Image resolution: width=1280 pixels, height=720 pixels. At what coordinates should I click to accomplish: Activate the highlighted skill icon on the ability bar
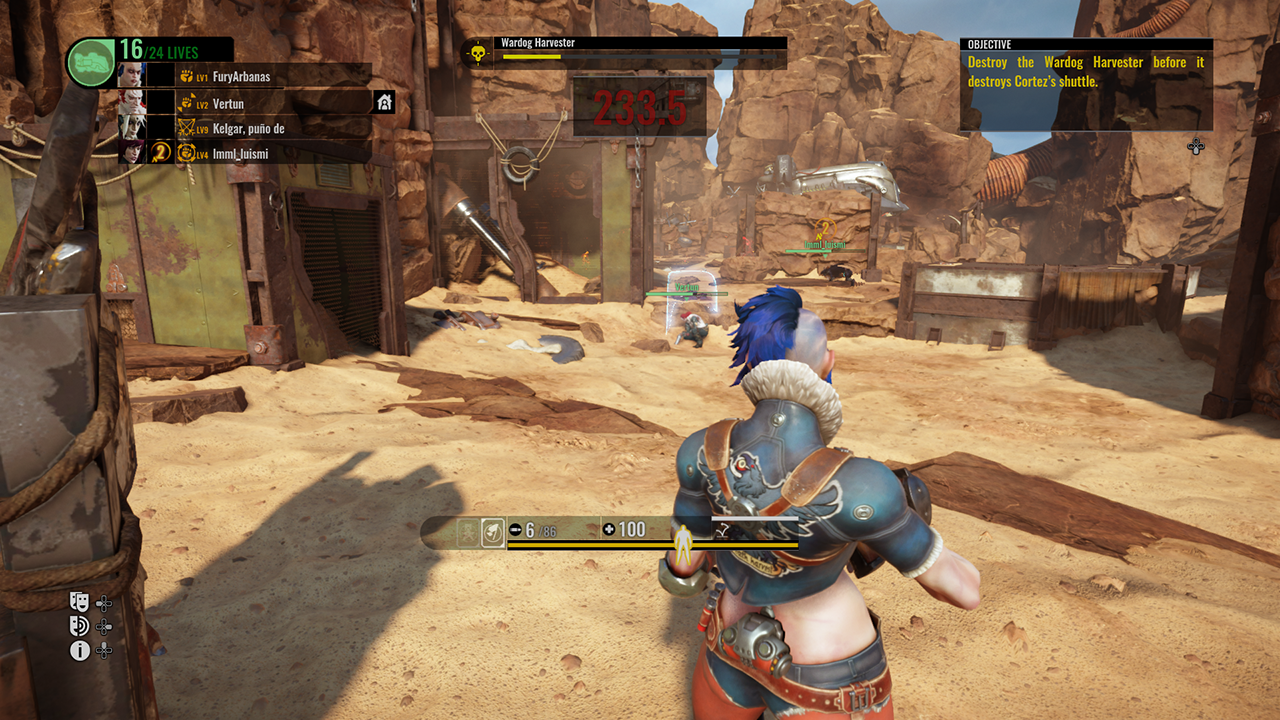(492, 532)
